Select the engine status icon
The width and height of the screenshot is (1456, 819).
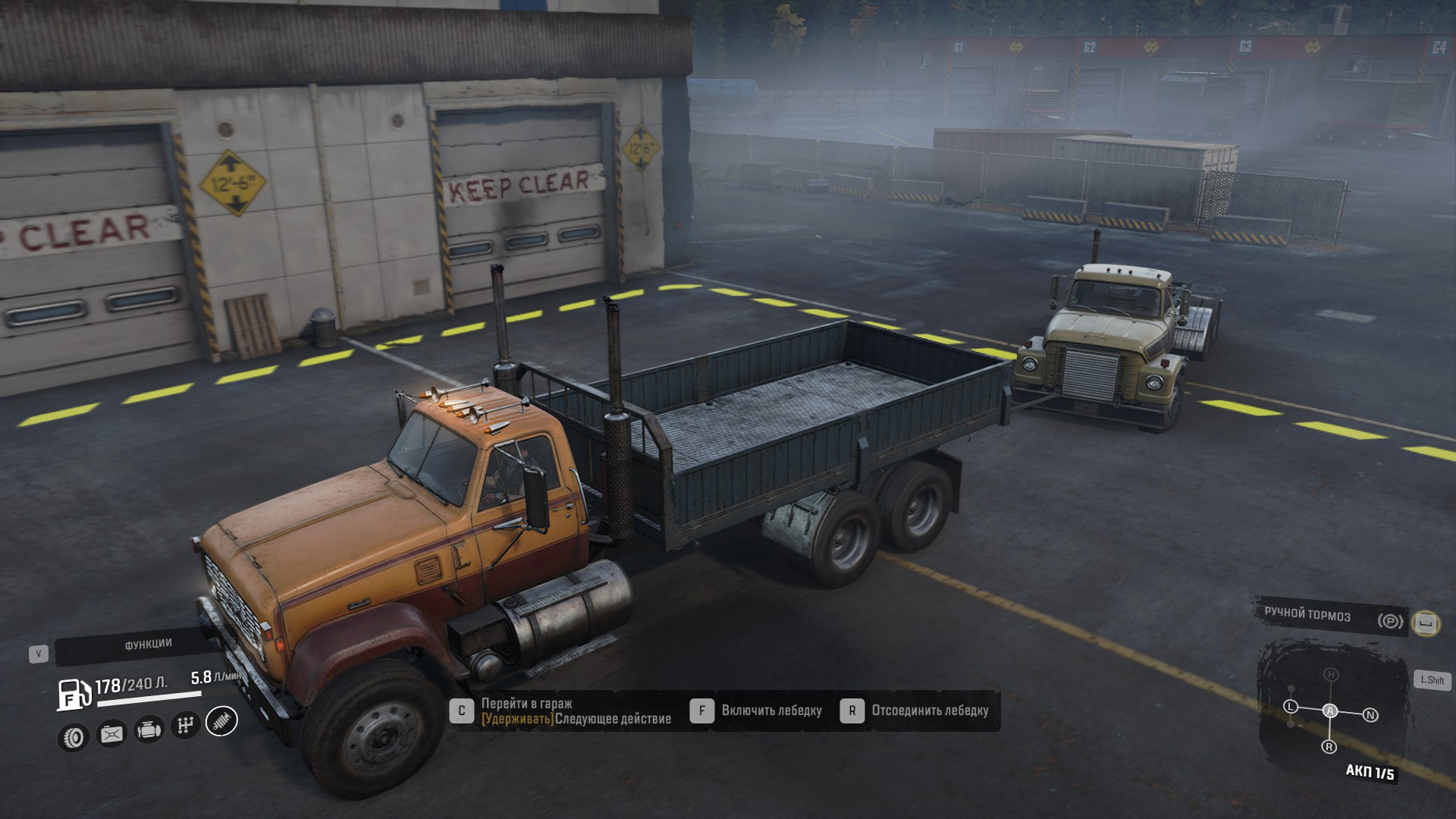149,730
